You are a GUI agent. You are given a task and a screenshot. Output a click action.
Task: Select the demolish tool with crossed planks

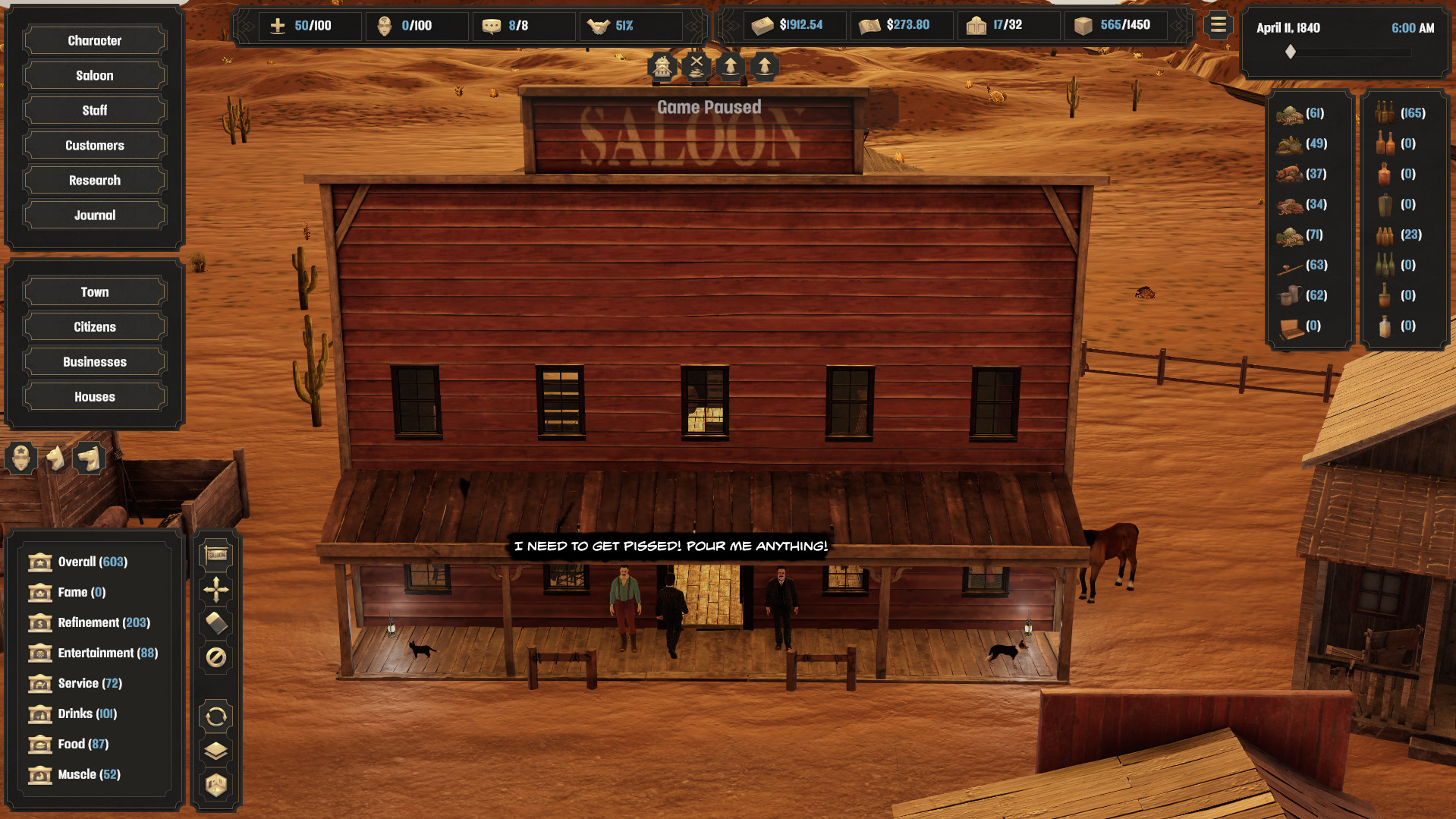(x=697, y=67)
